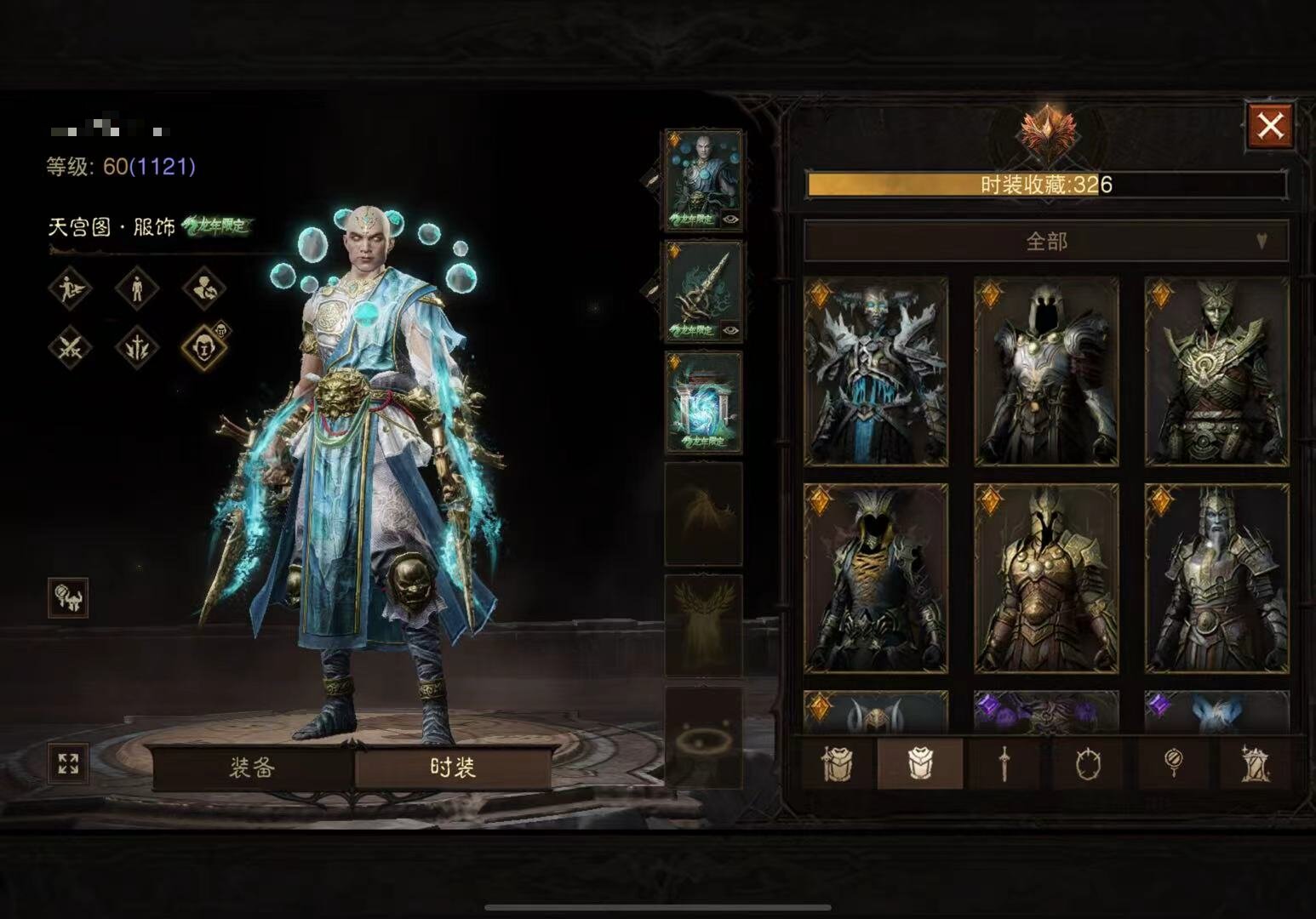Select the bearded knight armor cosmetic
The image size is (1316, 919).
(1216, 579)
